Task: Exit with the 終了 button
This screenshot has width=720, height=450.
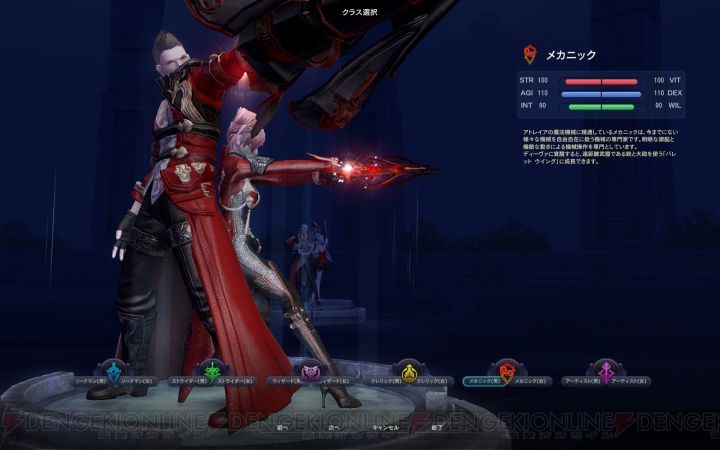Action: (435, 427)
